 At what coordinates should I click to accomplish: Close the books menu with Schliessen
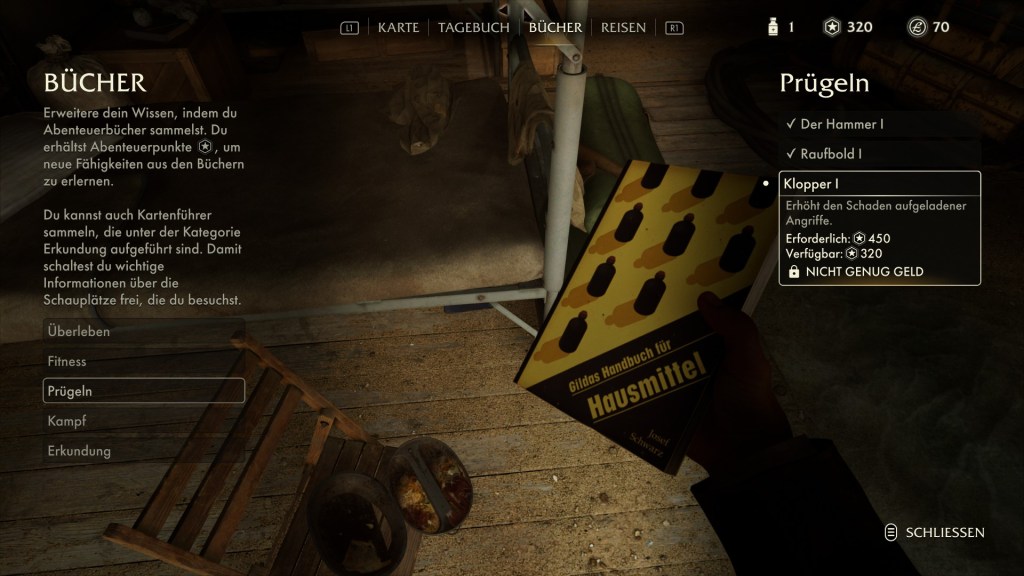(935, 532)
